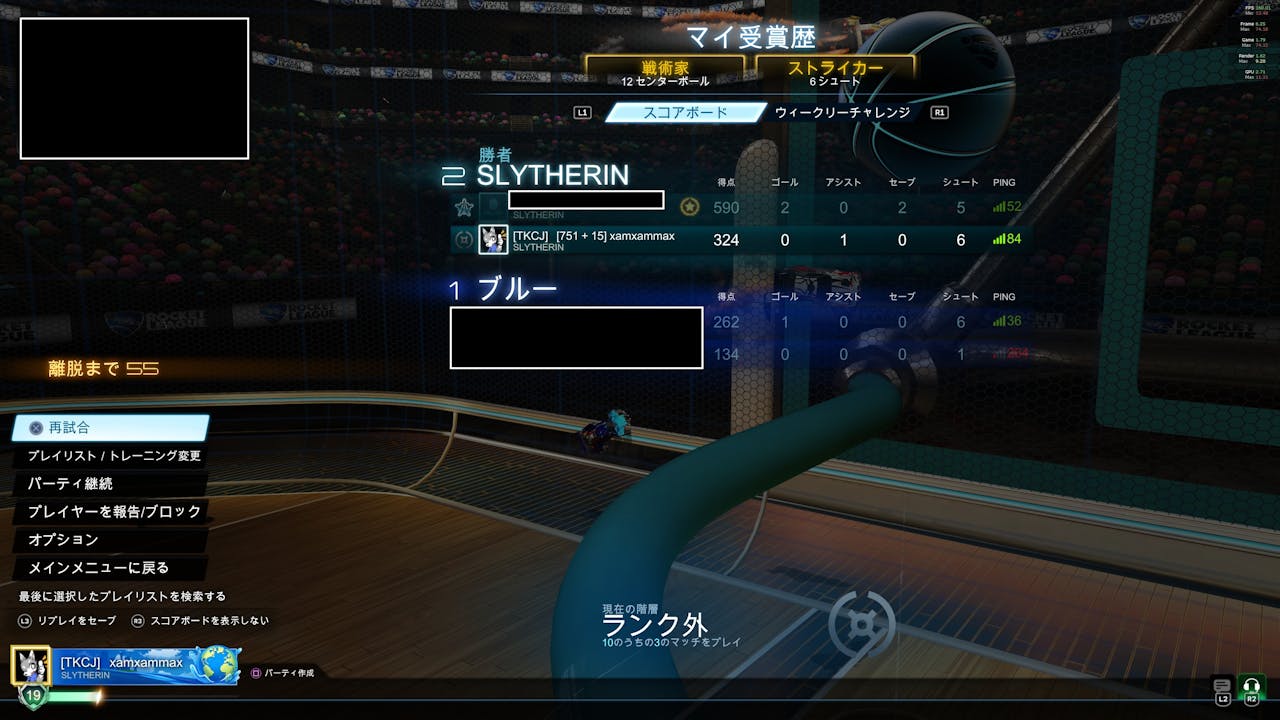The width and height of the screenshot is (1280, 720).
Task: Open the オプション settings menu
Action: 63,540
